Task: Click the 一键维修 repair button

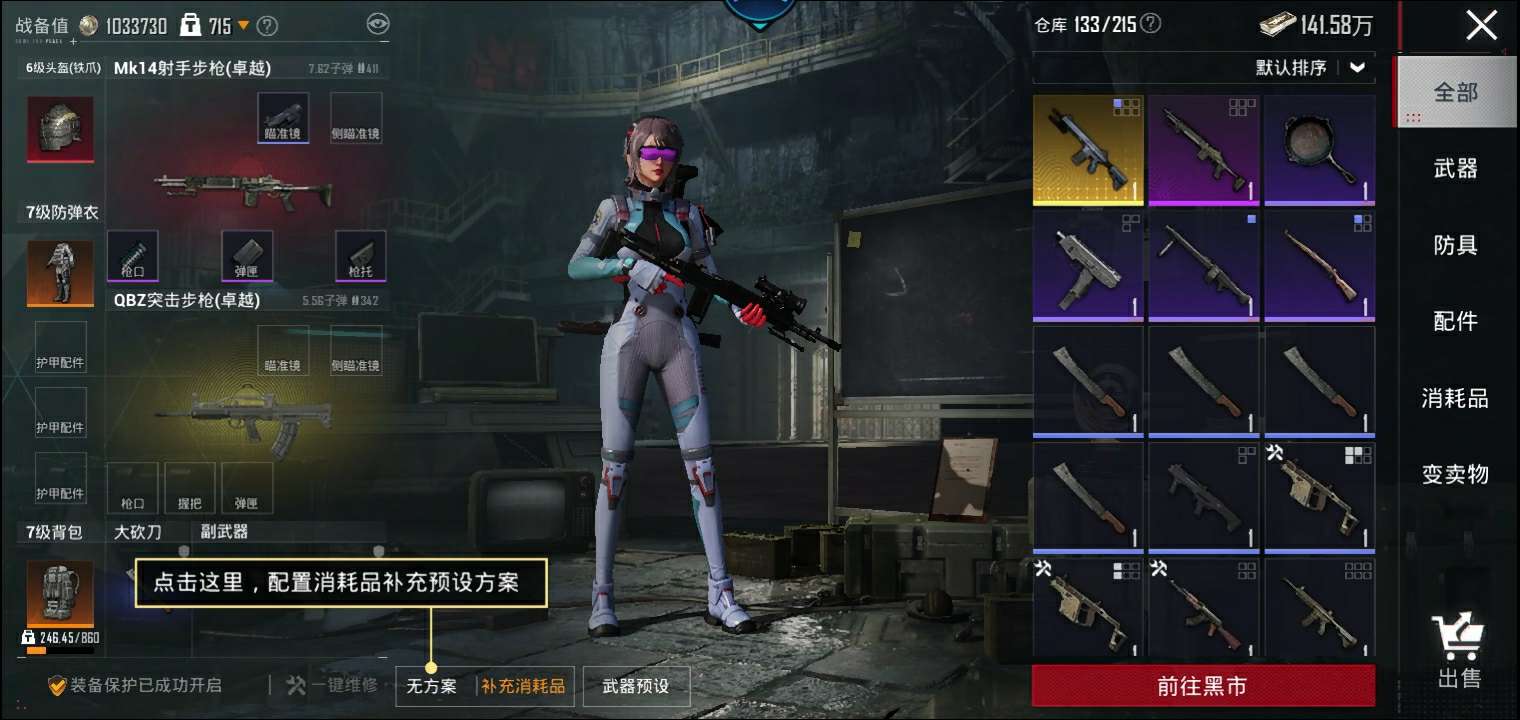Action: click(332, 686)
